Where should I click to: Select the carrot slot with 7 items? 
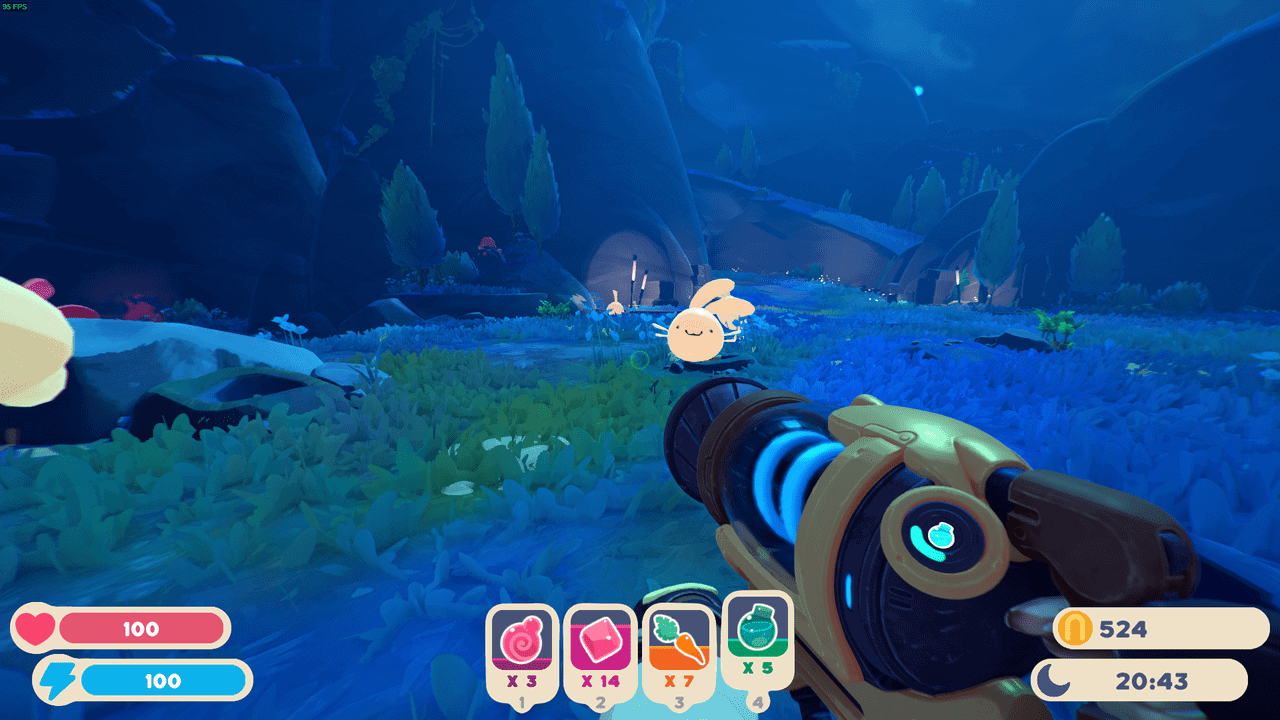coord(678,645)
